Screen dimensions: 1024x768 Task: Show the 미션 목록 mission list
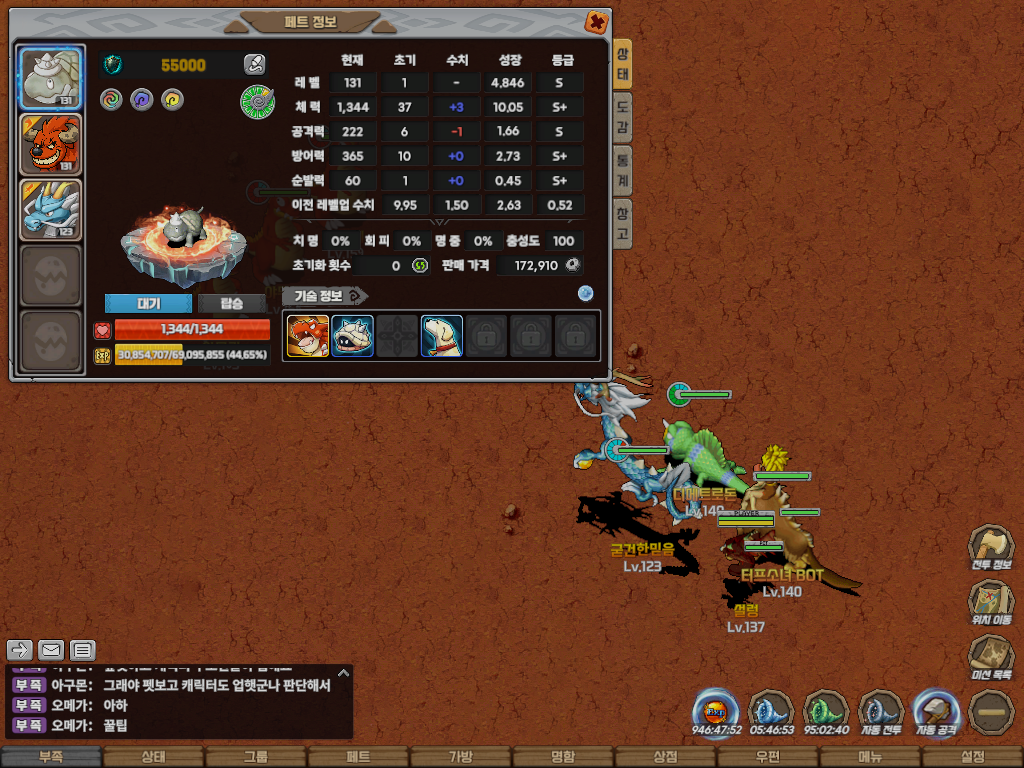(x=990, y=660)
